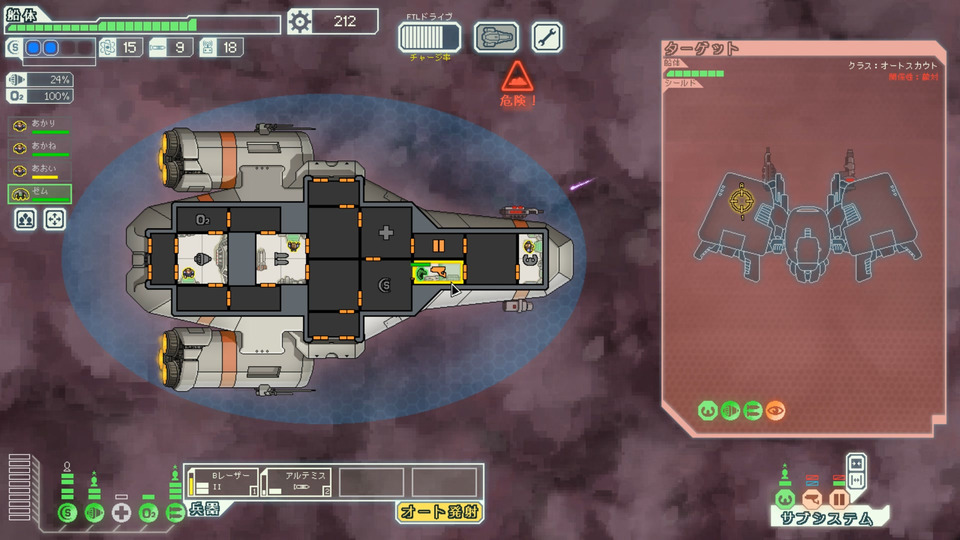The image size is (960, 540).
Task: Select crew member あかり
Action: pos(41,125)
